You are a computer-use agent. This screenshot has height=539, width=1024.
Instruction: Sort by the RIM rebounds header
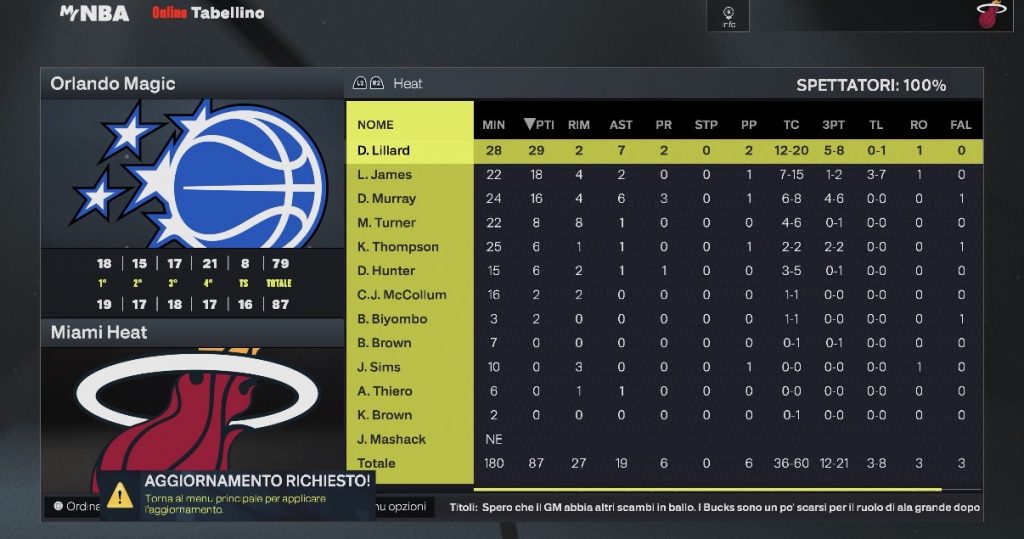[578, 125]
